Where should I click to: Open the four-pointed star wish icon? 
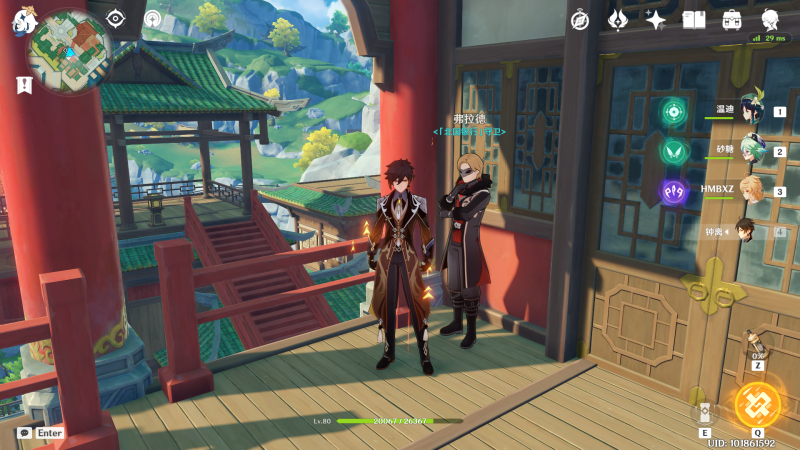click(x=656, y=19)
